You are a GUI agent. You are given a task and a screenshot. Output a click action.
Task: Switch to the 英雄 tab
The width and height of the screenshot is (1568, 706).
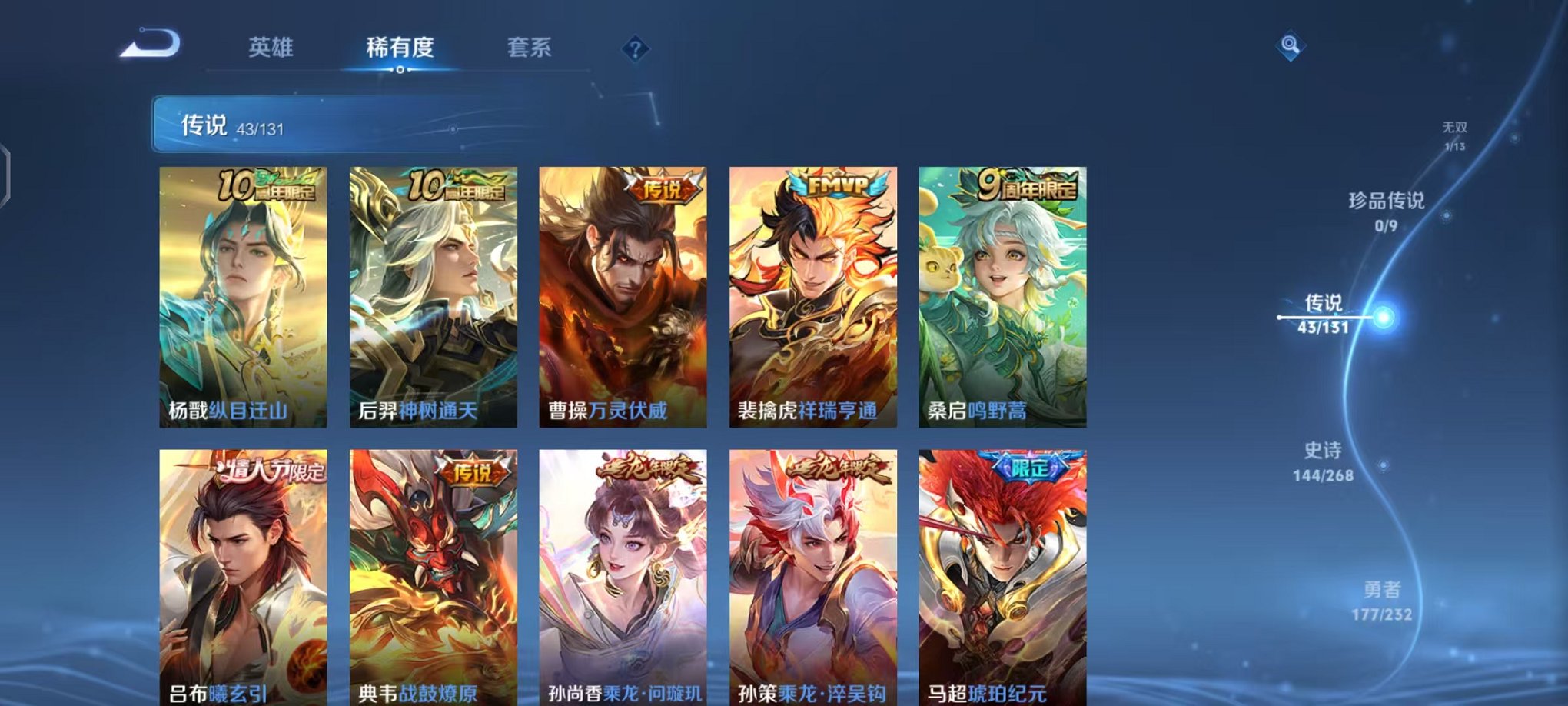pos(273,46)
